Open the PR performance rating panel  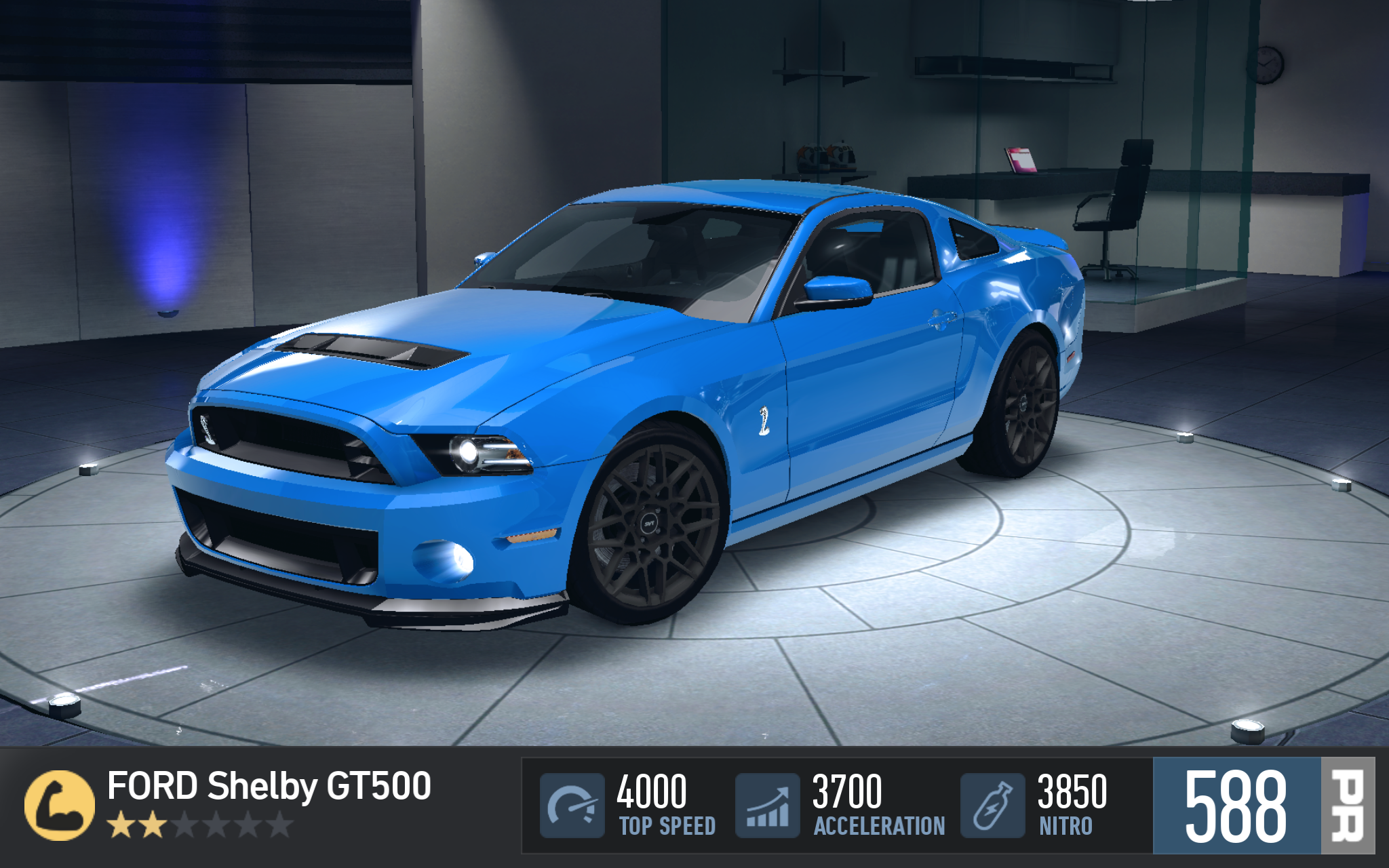[1263, 805]
